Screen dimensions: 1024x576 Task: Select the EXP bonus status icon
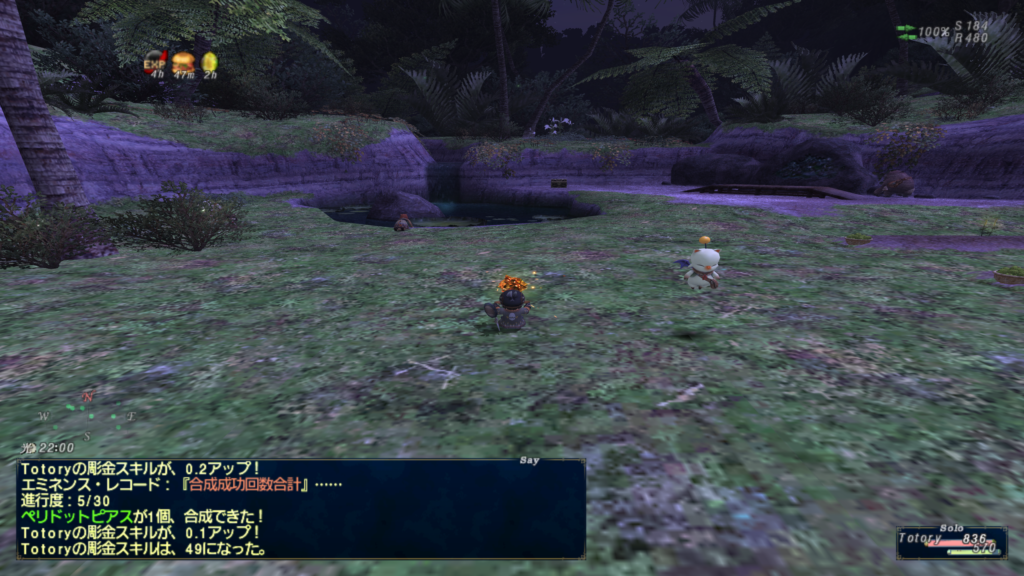tap(155, 62)
